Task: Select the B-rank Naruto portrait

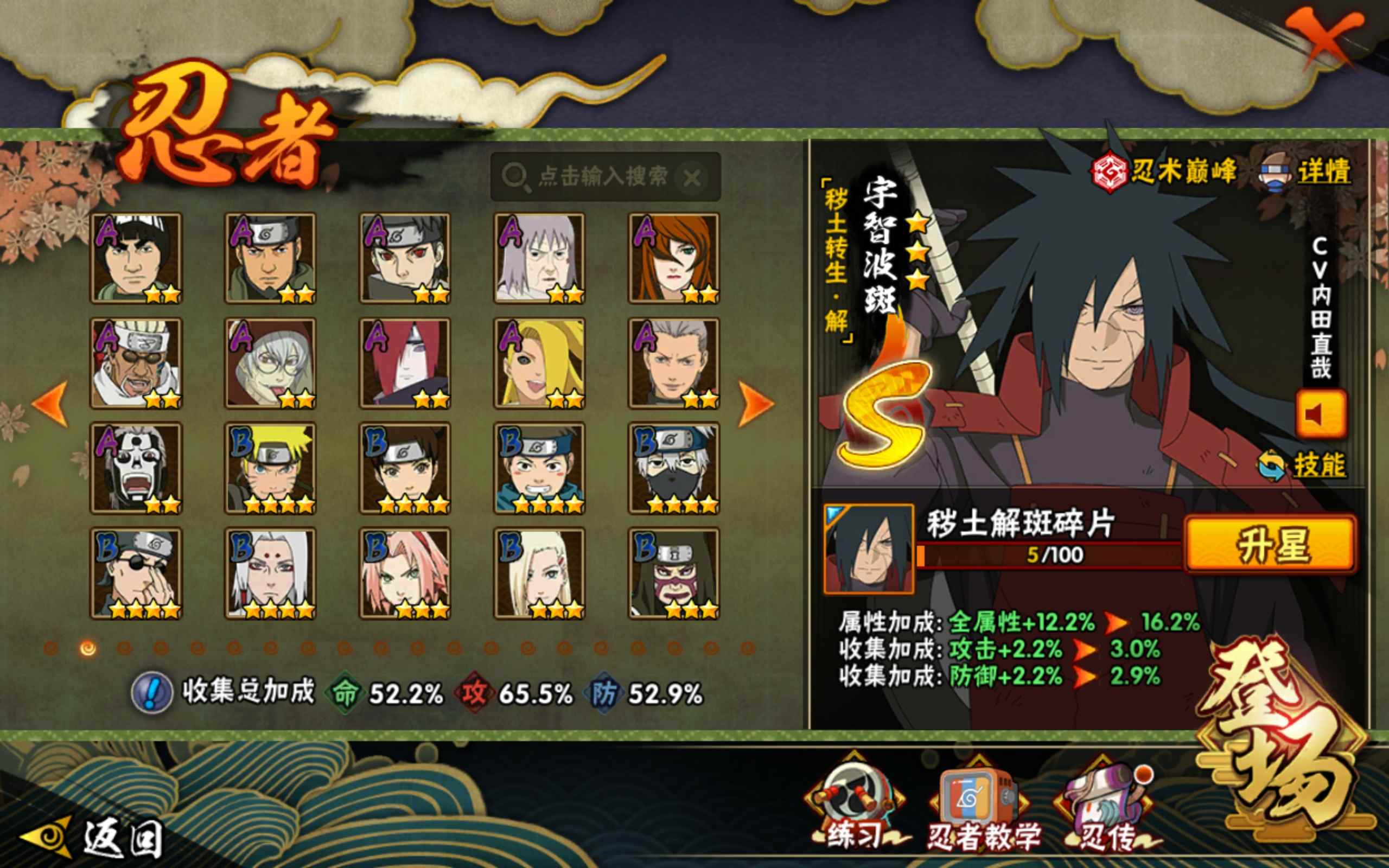Action: [270, 468]
